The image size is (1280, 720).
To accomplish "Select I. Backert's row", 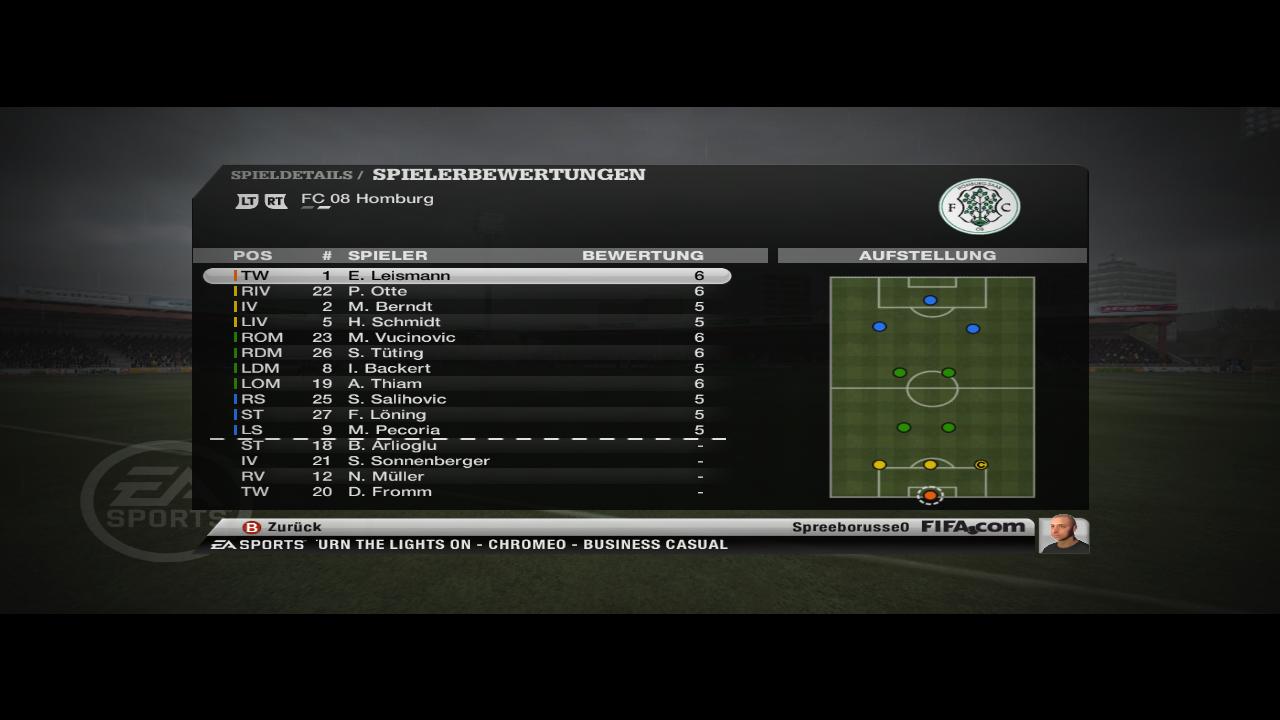I will coord(467,369).
